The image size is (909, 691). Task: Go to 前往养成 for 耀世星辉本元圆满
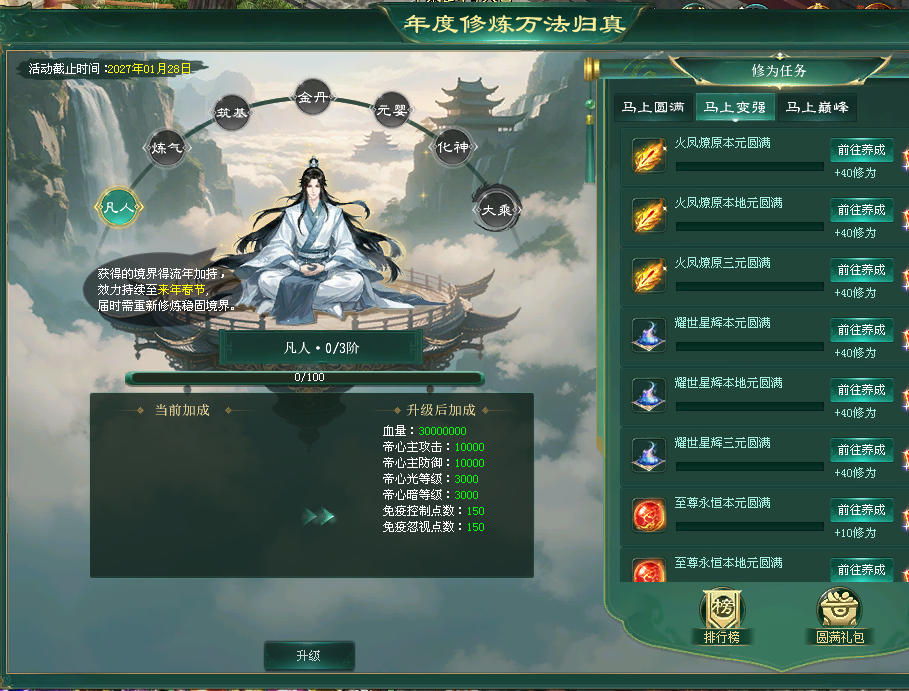tap(861, 330)
